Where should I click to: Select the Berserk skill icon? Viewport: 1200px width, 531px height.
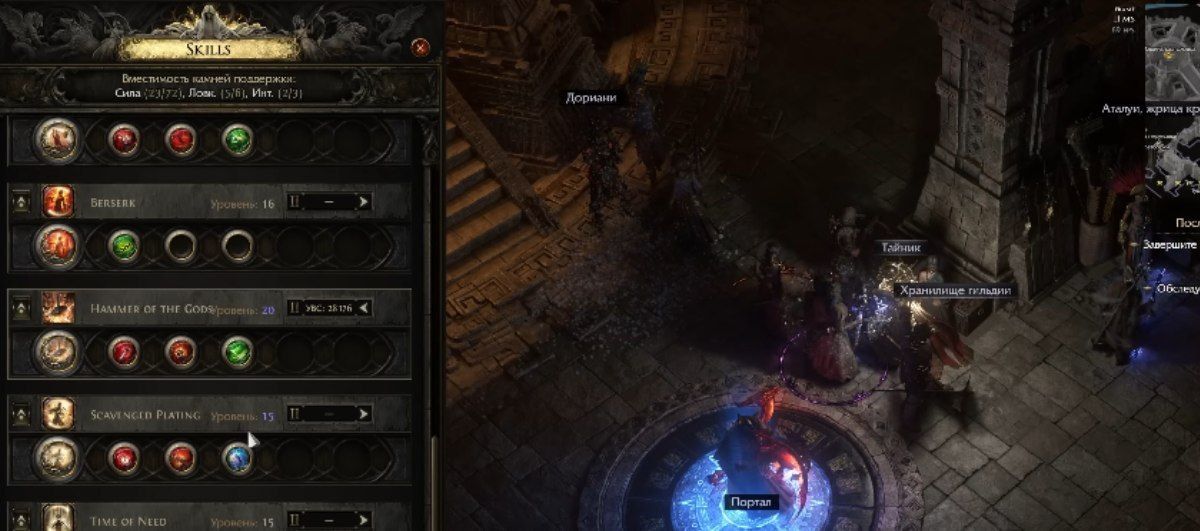point(58,202)
